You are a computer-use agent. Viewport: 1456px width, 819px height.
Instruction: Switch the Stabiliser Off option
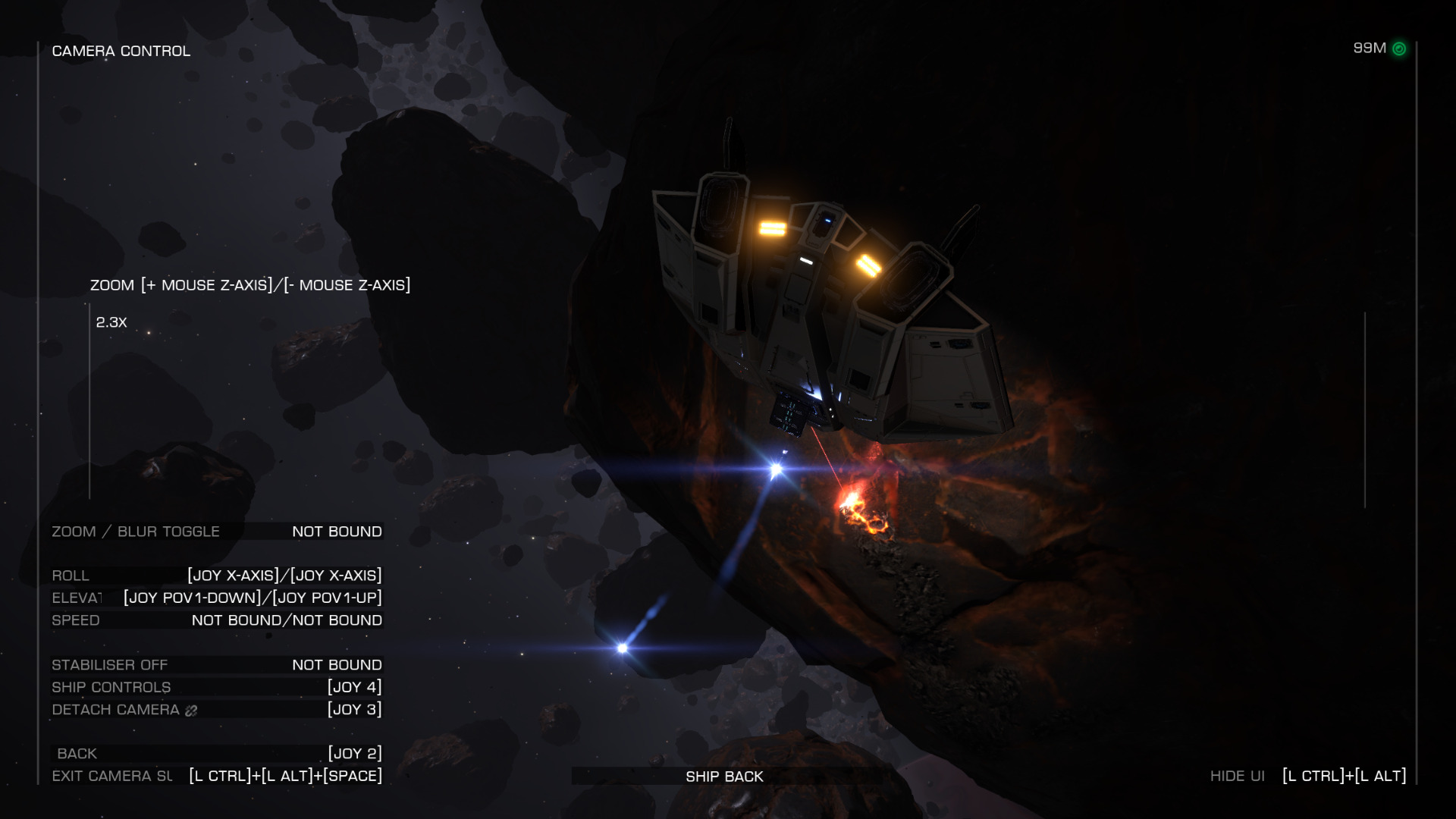217,665
